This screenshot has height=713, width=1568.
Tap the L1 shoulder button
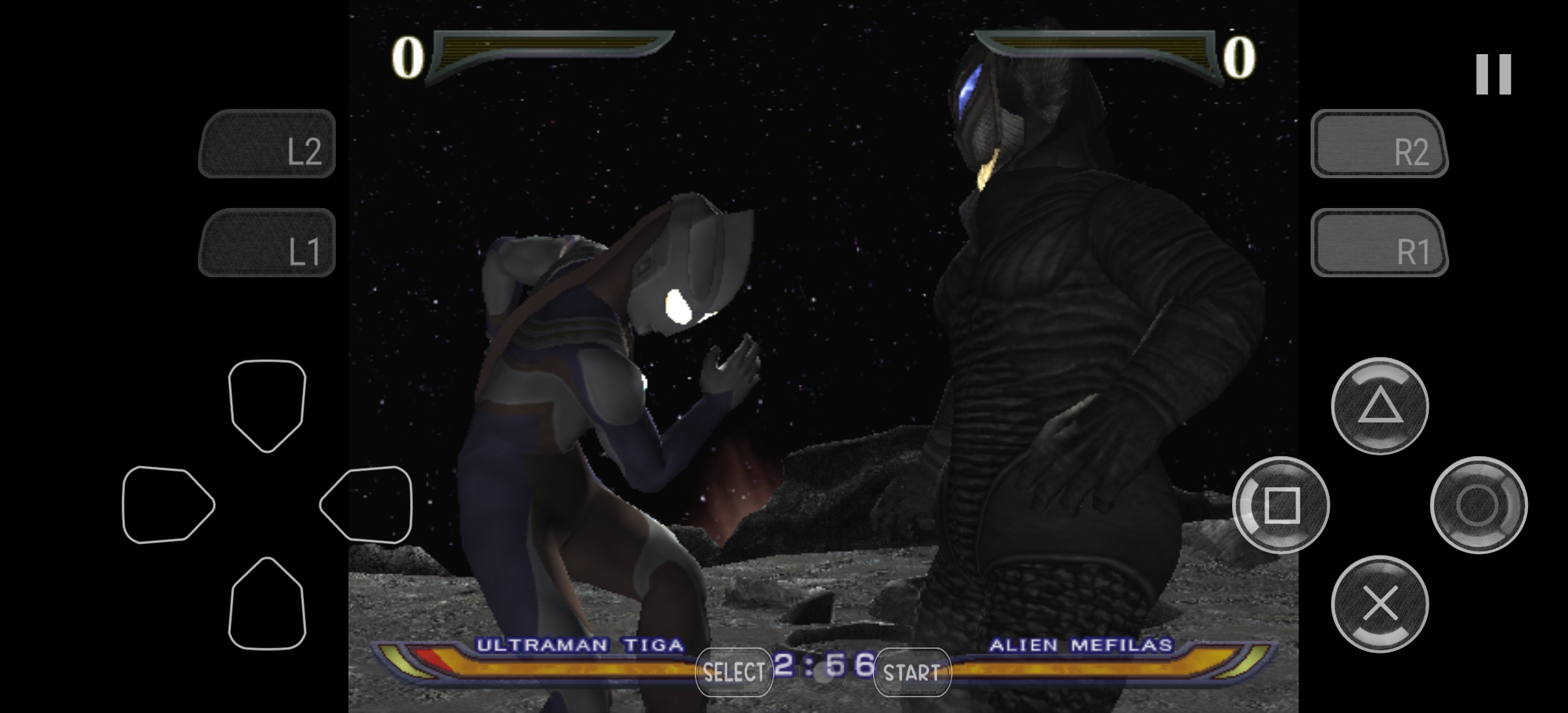[x=267, y=243]
